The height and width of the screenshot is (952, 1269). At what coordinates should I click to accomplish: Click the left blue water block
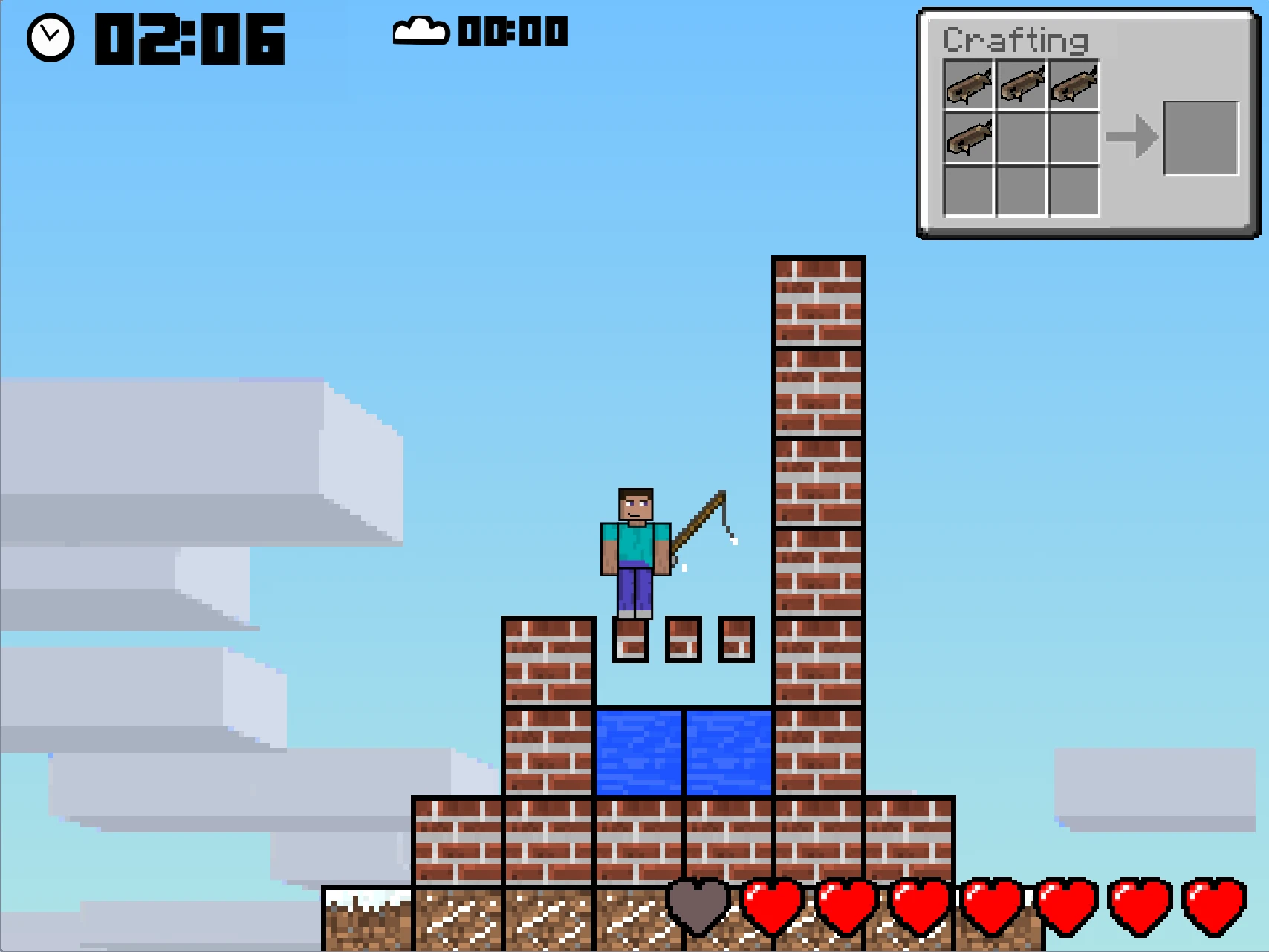click(639, 752)
